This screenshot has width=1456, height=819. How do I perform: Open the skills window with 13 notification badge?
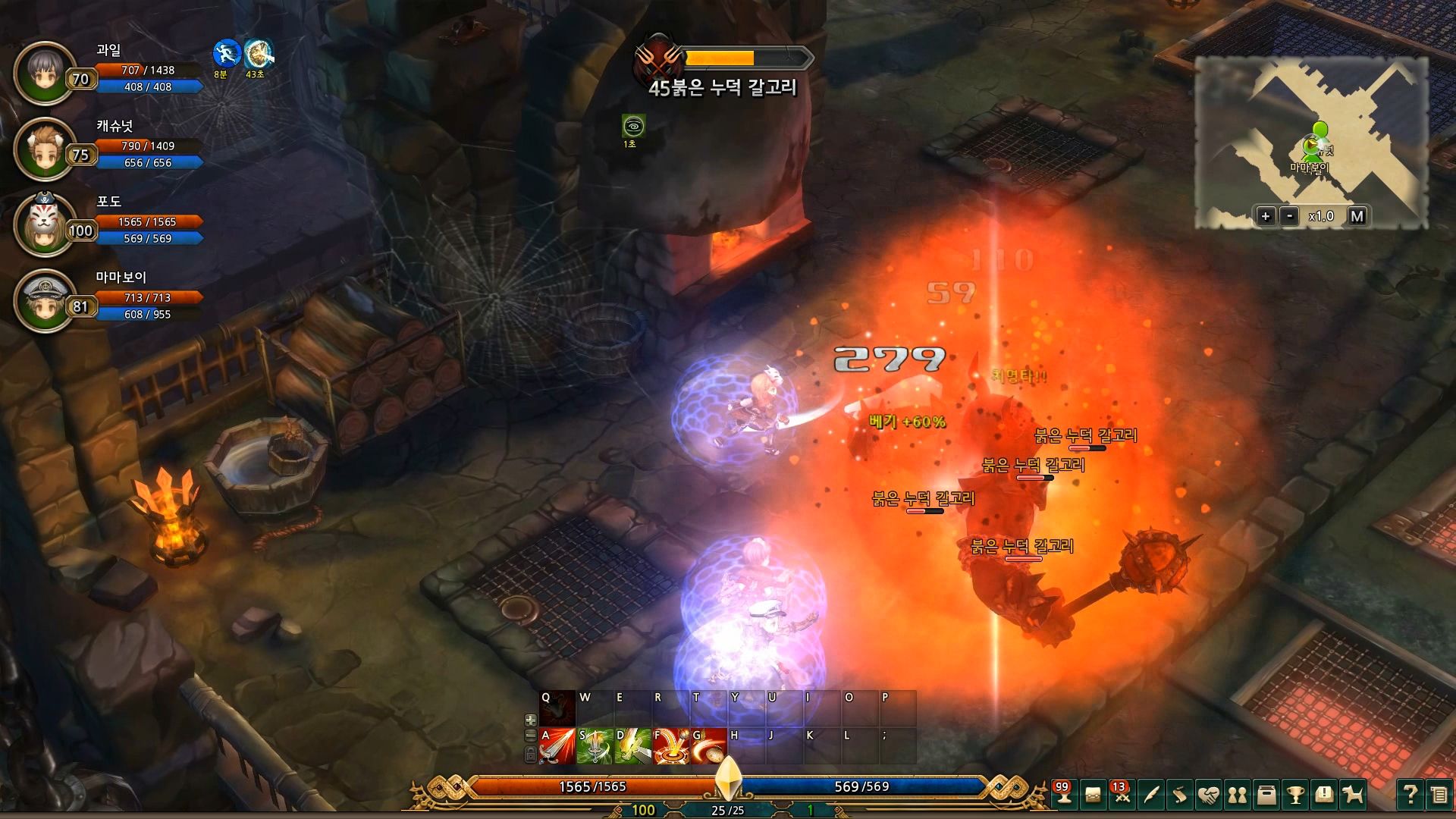pos(1121,795)
